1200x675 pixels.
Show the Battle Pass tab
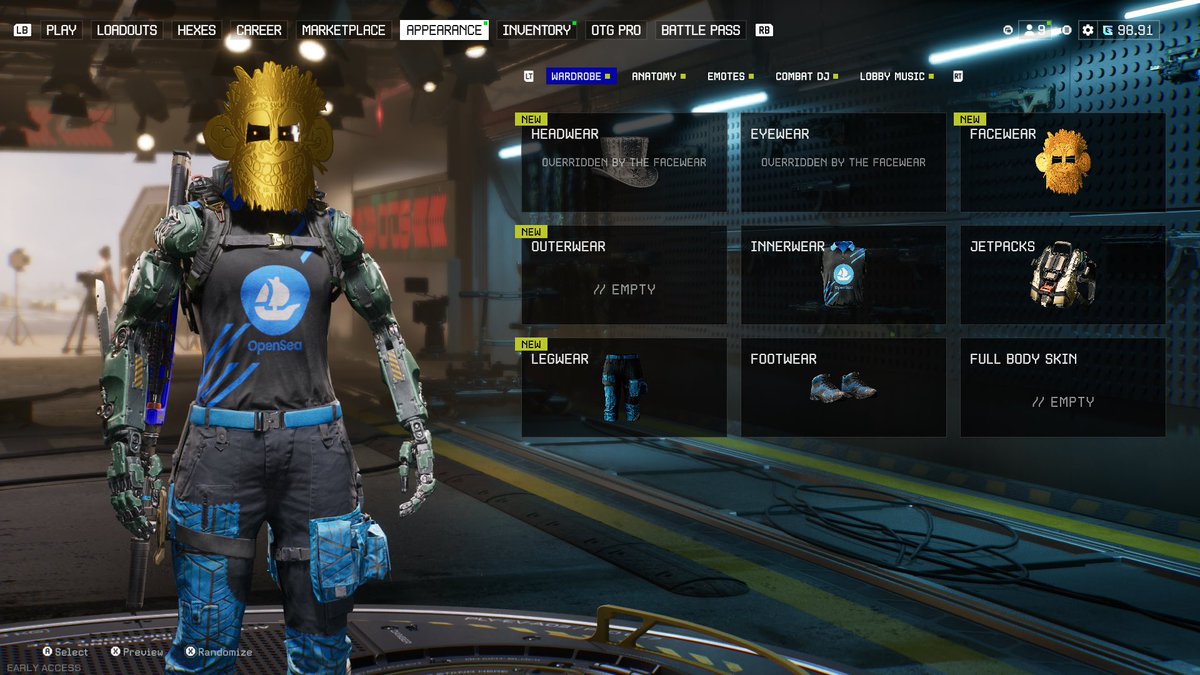point(700,30)
